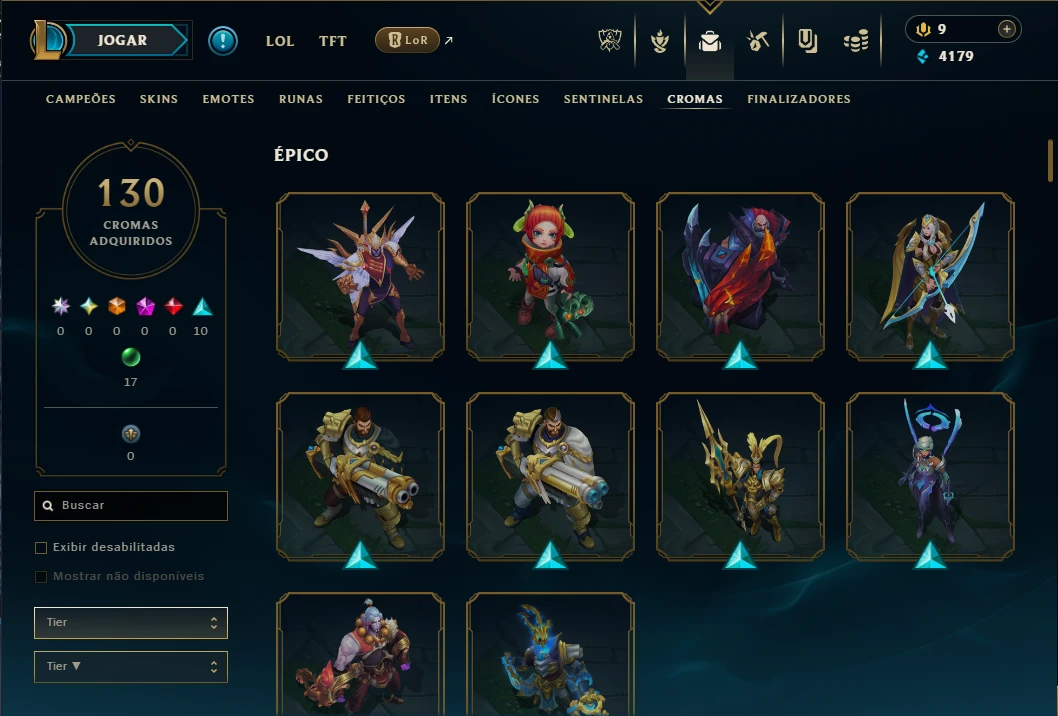
Task: Choose the archer with bow chroma
Action: 930,276
